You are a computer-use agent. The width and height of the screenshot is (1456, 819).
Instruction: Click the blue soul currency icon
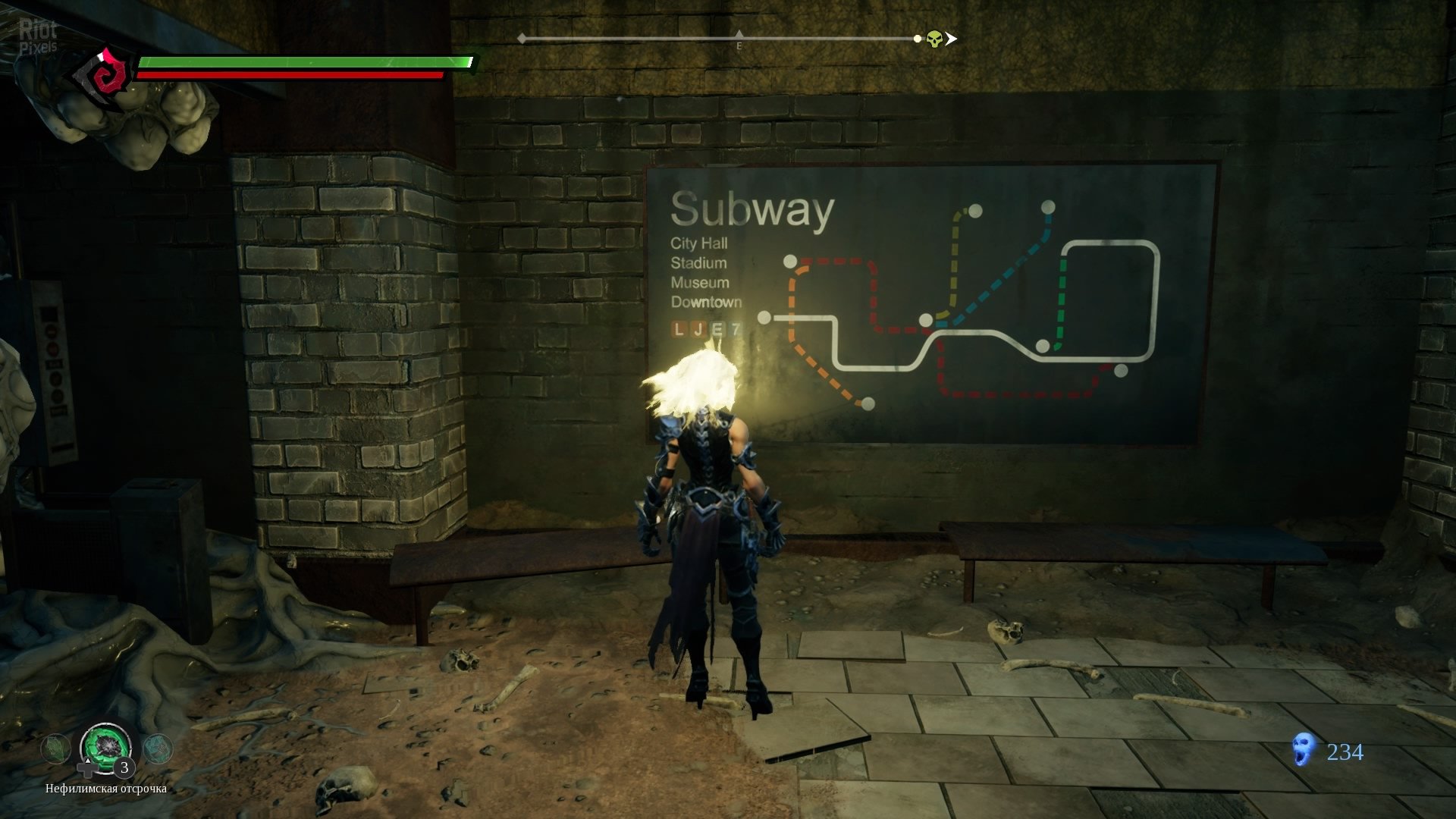tap(1303, 750)
